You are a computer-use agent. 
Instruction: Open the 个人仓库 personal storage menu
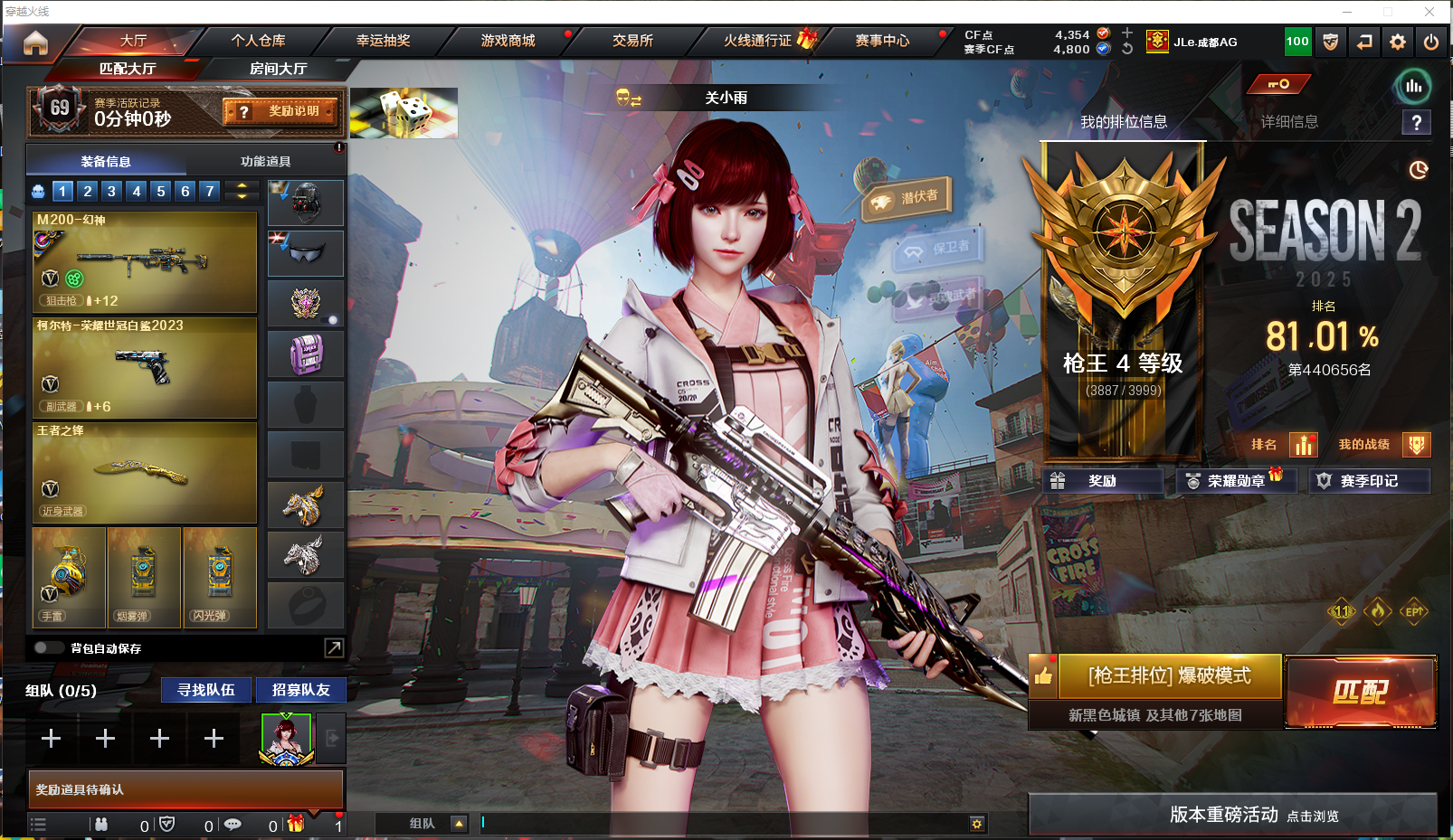[x=258, y=41]
